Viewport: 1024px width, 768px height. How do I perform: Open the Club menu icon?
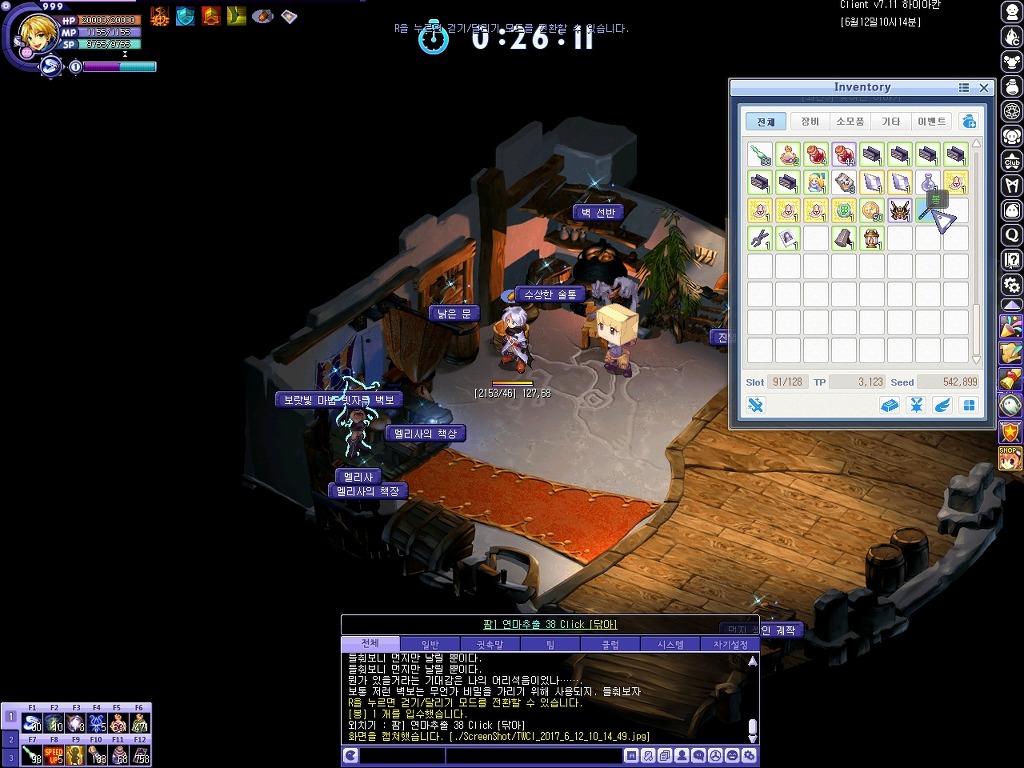[x=1012, y=161]
